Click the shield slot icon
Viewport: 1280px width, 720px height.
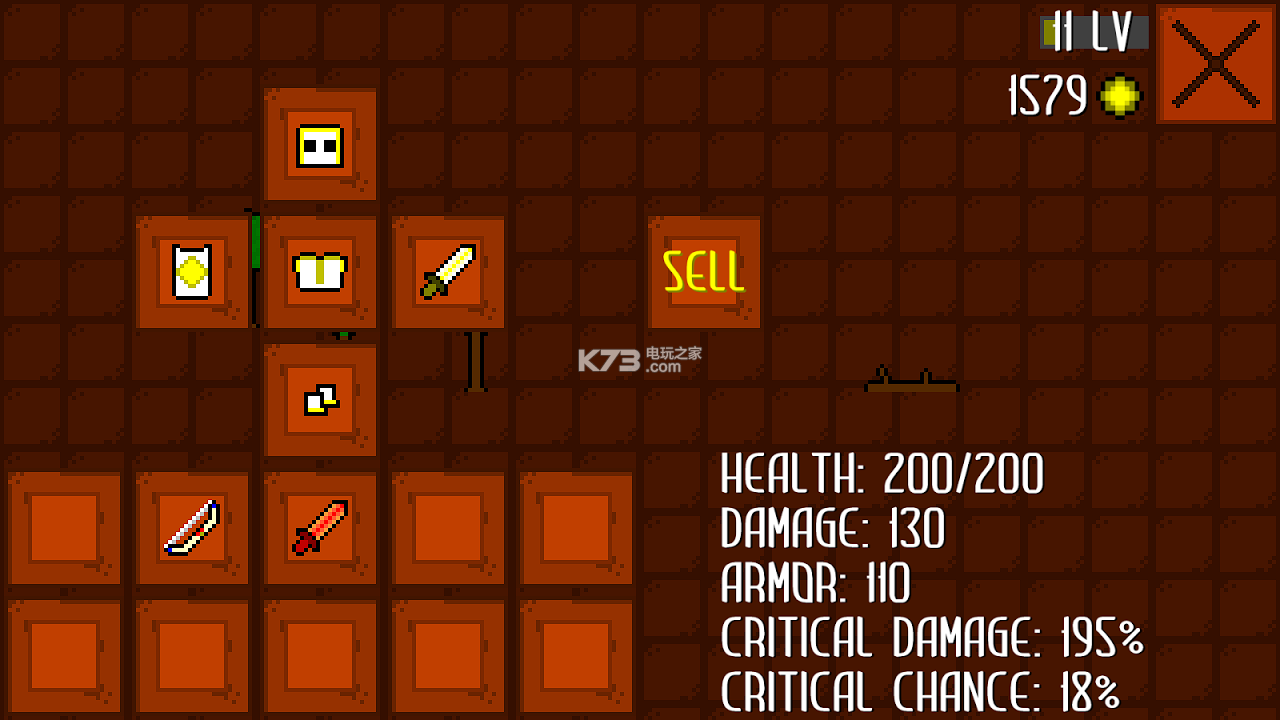pyautogui.click(x=192, y=272)
